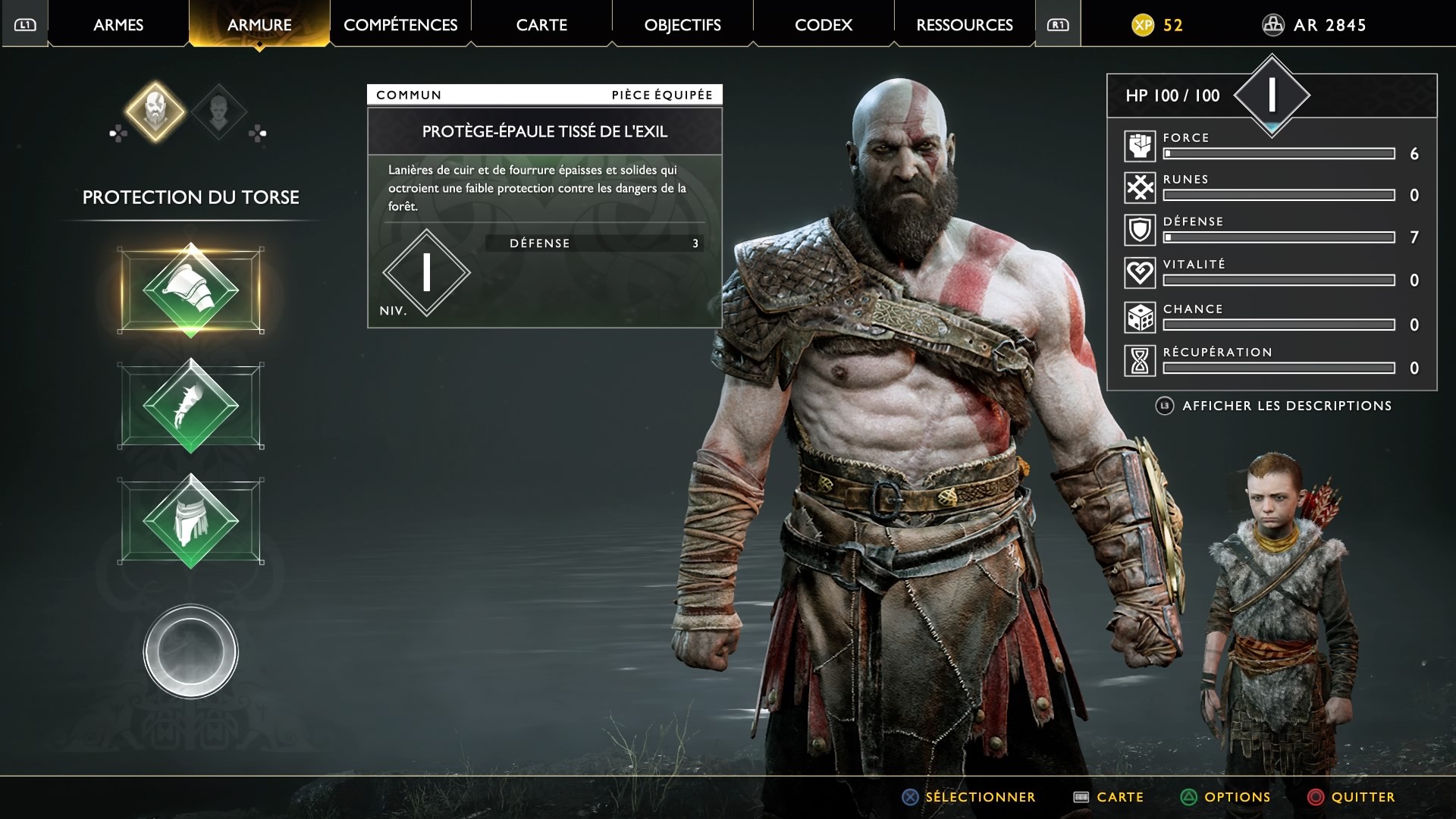Screen dimensions: 1456x819
Task: Switch to the RESSOURCES tab
Action: pyautogui.click(x=965, y=25)
